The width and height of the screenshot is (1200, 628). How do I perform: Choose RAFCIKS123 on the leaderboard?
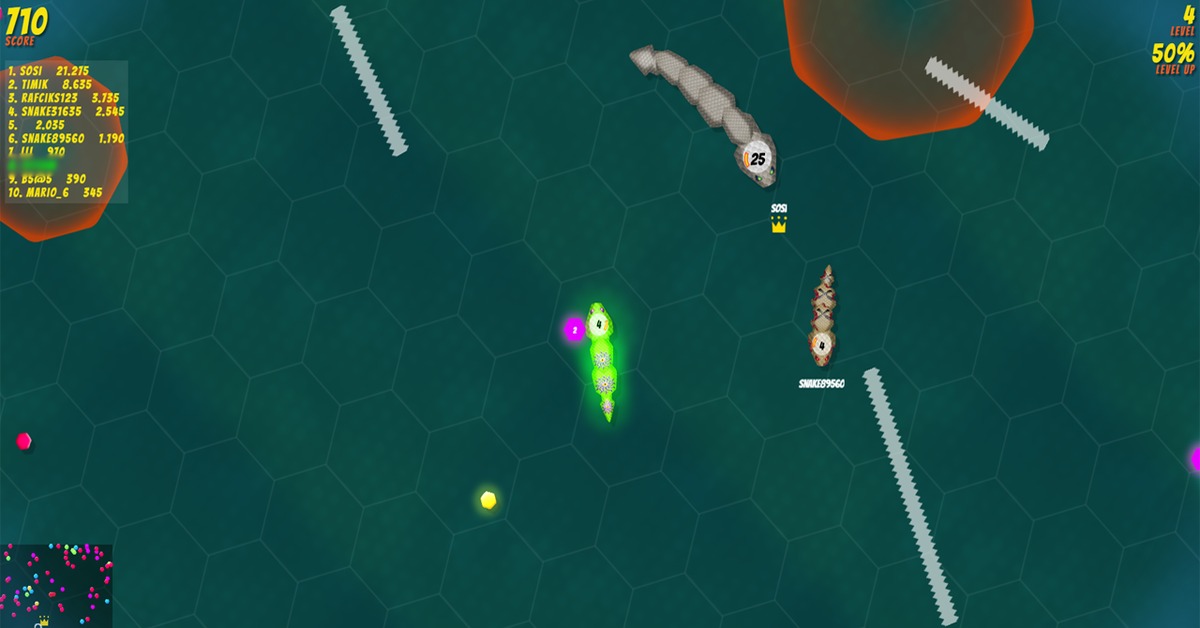click(64, 98)
